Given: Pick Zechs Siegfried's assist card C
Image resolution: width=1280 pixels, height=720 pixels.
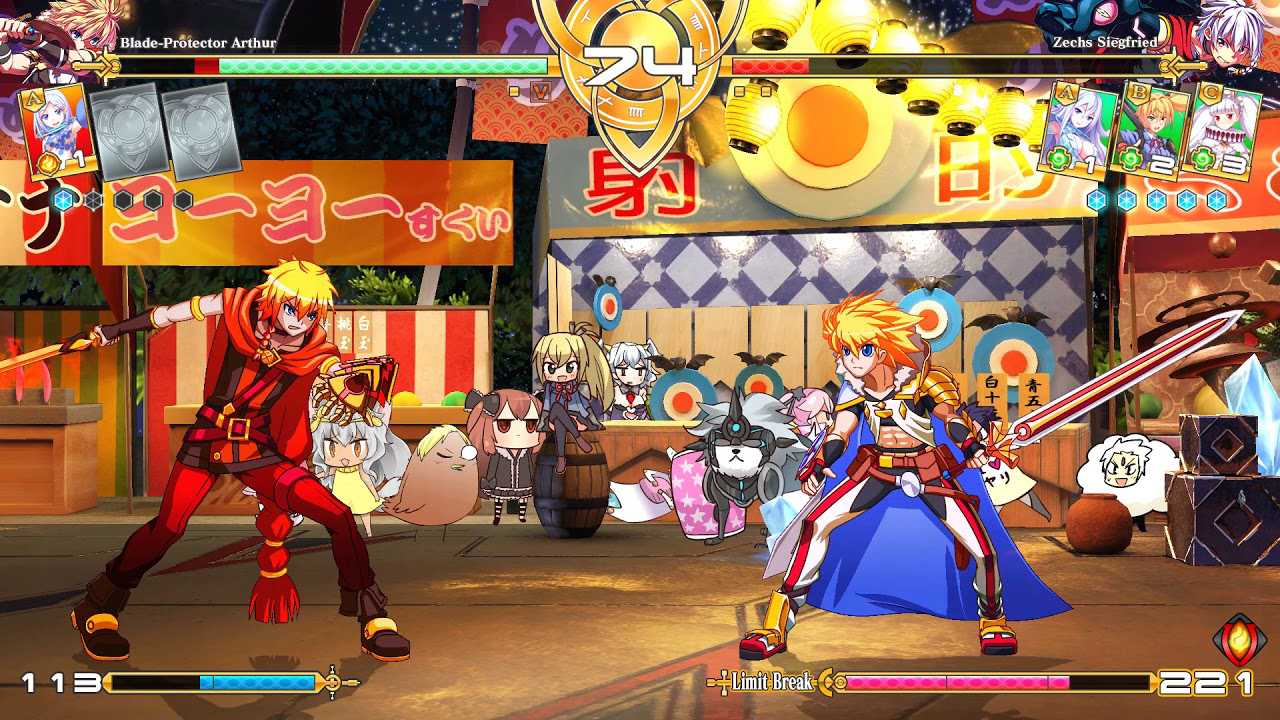Looking at the screenshot, I should 1220,131.
